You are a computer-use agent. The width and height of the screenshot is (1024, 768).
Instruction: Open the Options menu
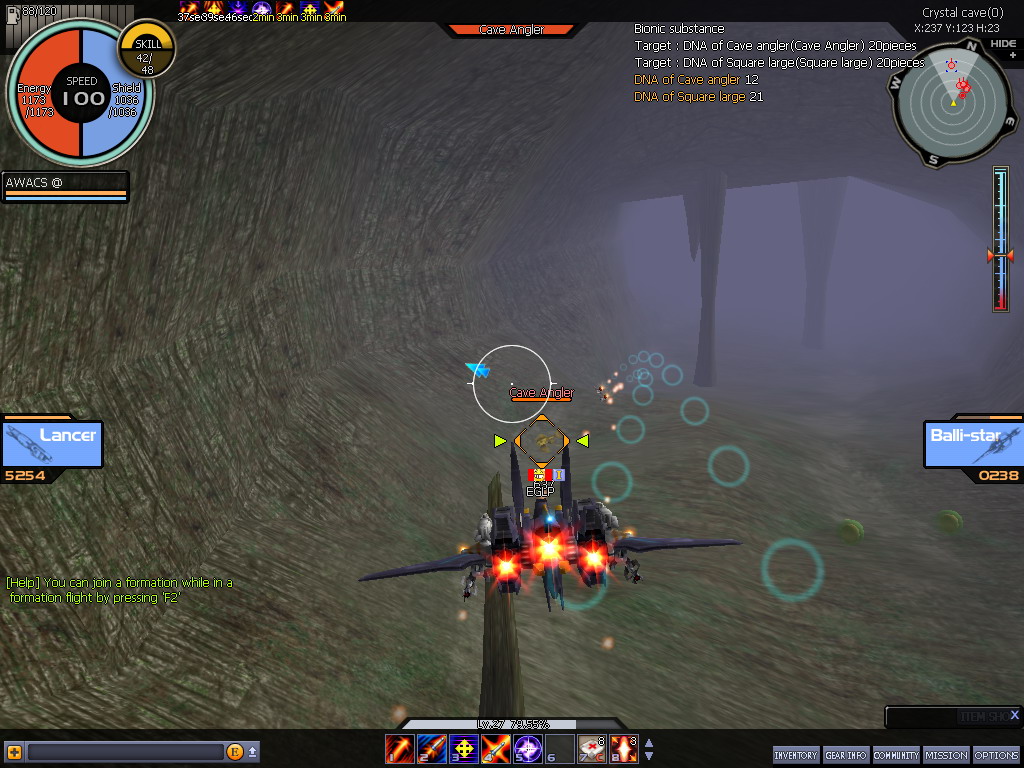click(x=996, y=755)
